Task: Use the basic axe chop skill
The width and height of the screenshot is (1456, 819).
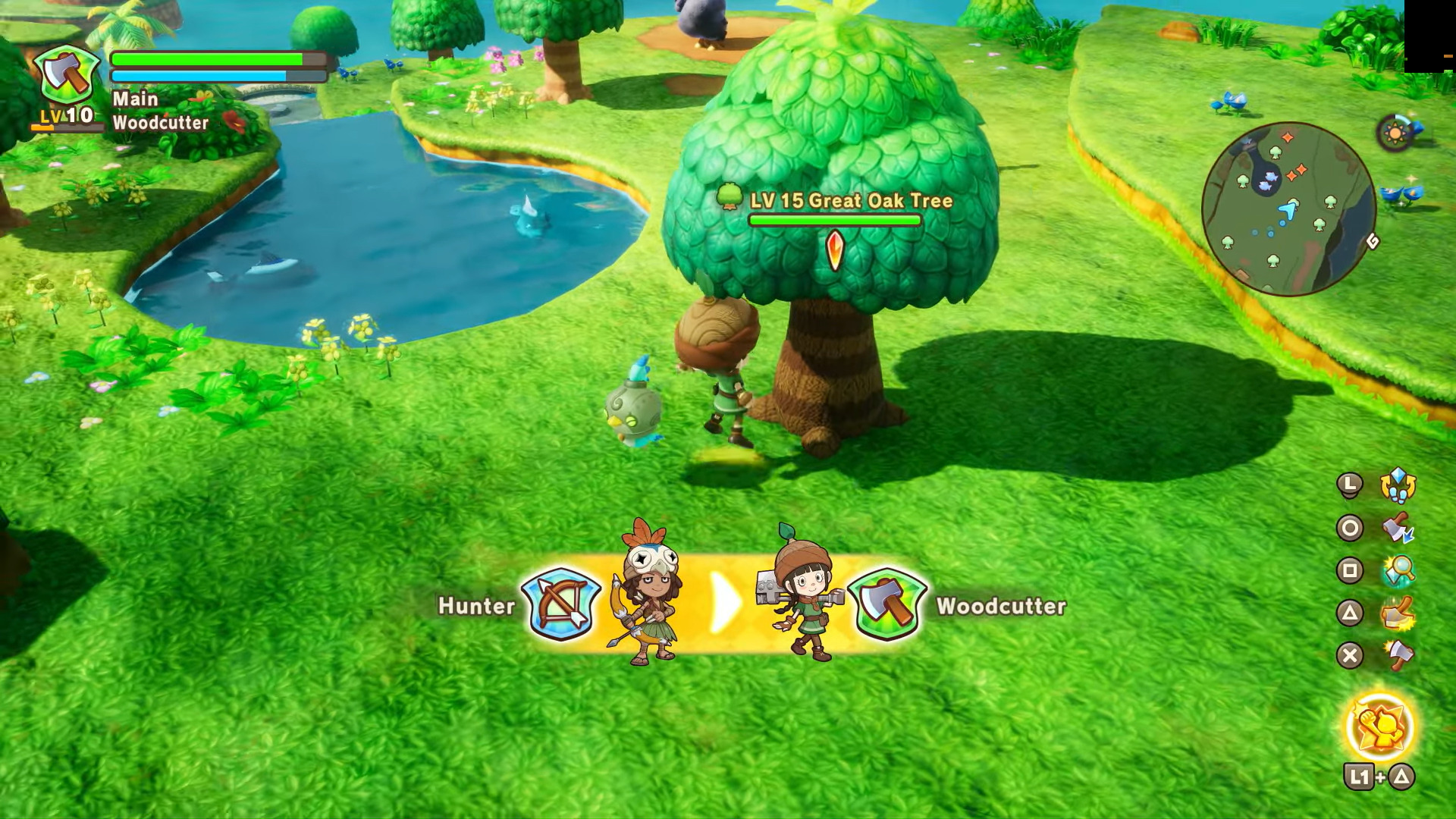Action: (x=1398, y=656)
